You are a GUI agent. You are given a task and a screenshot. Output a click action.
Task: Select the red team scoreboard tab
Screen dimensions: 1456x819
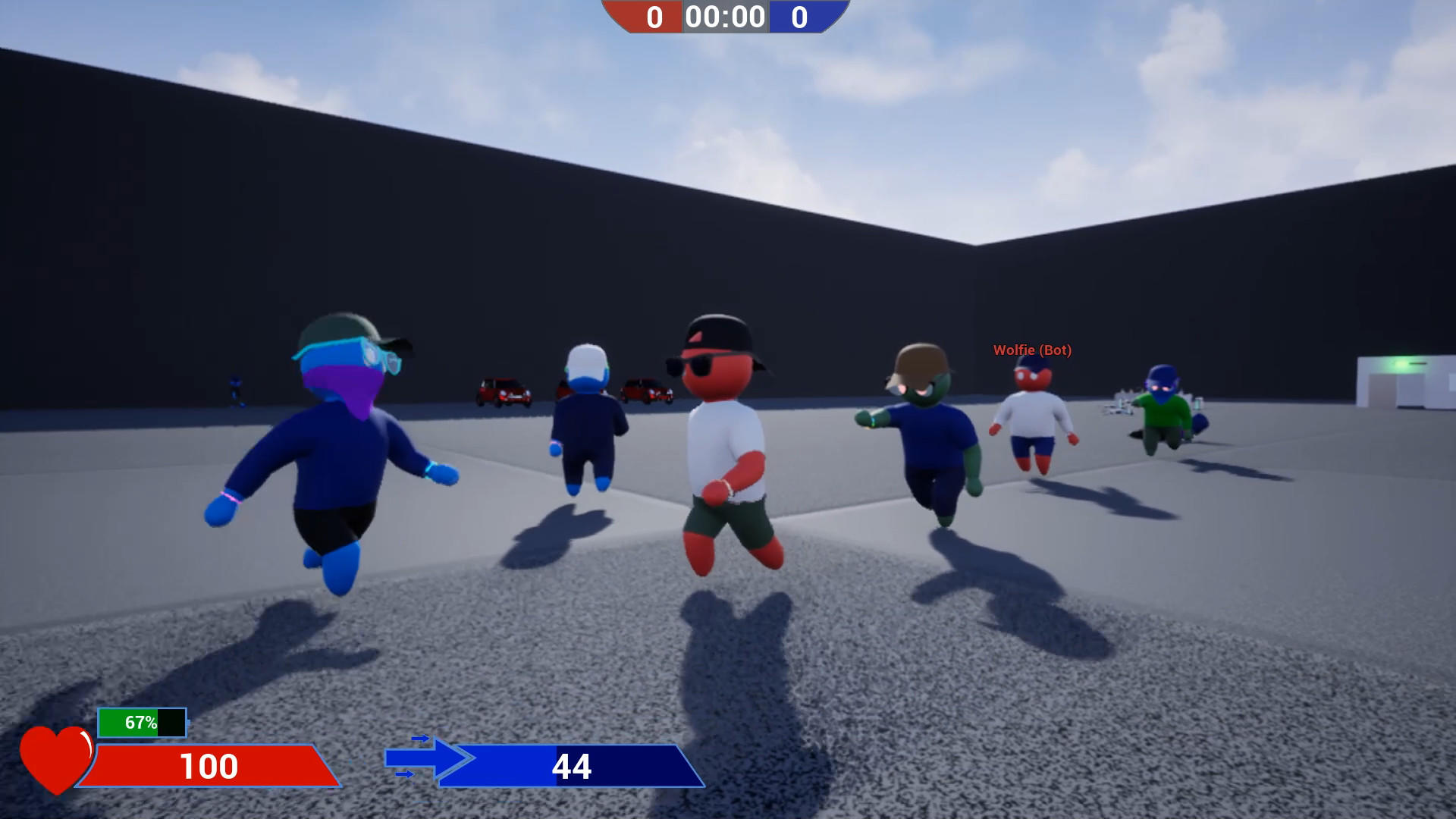pos(654,17)
